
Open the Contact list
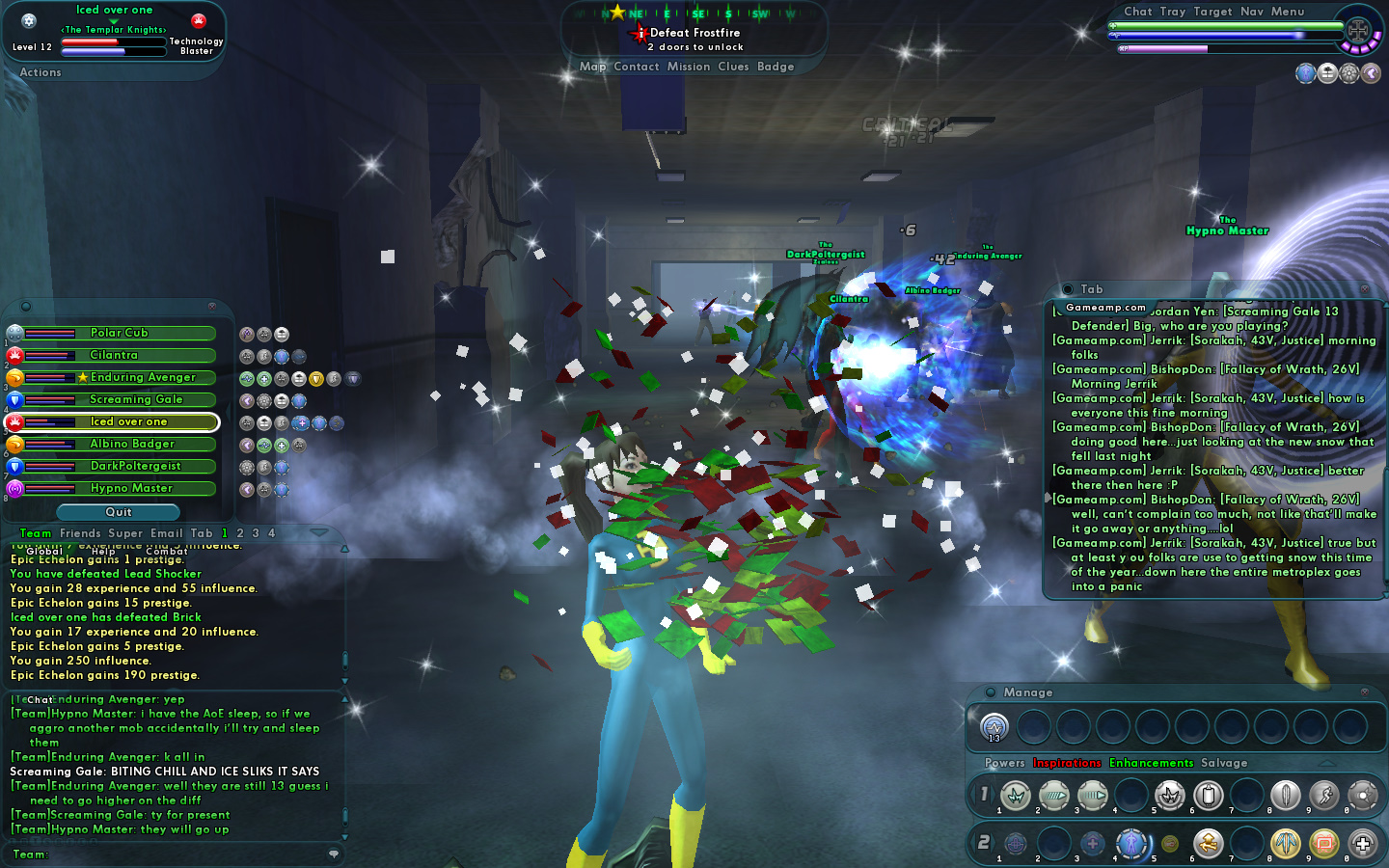[636, 67]
